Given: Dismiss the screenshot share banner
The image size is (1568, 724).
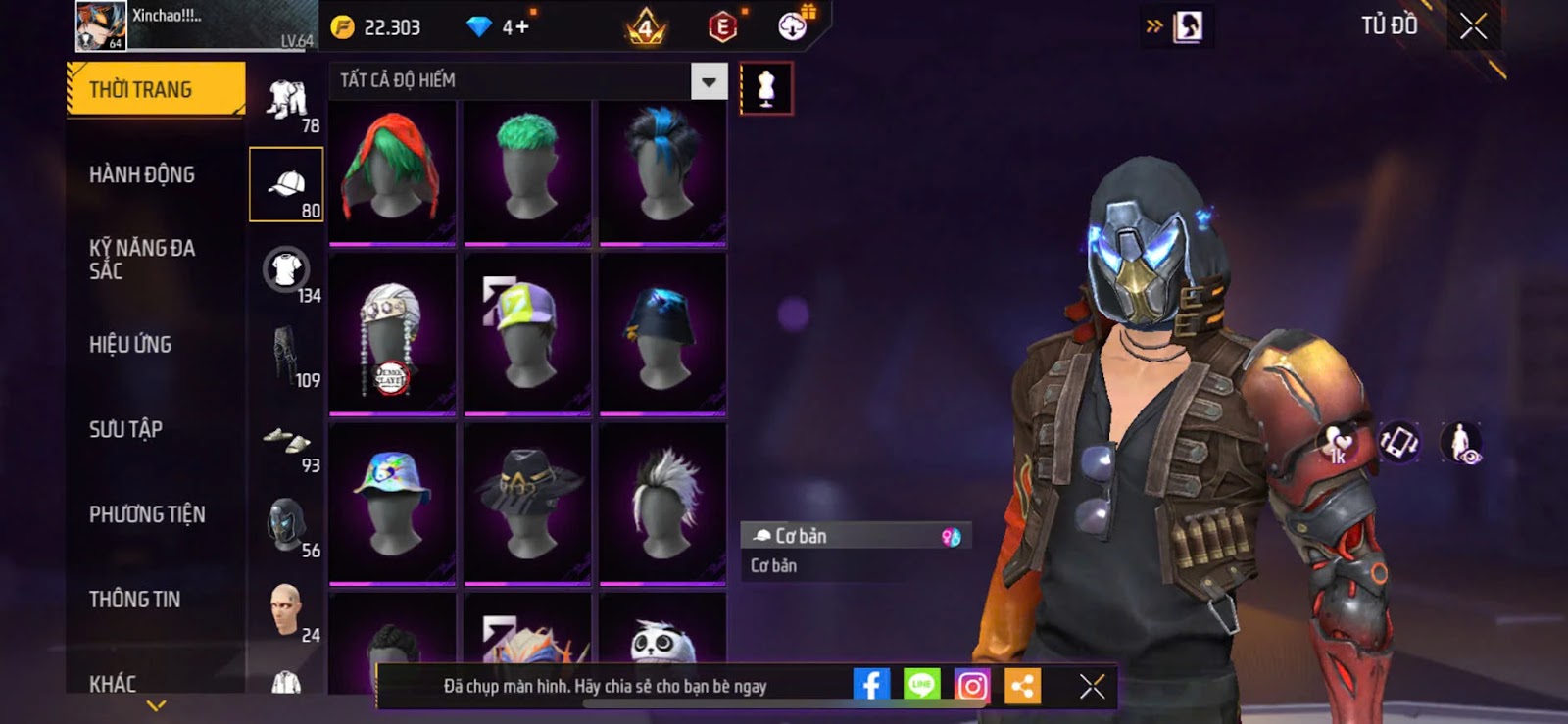Looking at the screenshot, I should [1092, 686].
